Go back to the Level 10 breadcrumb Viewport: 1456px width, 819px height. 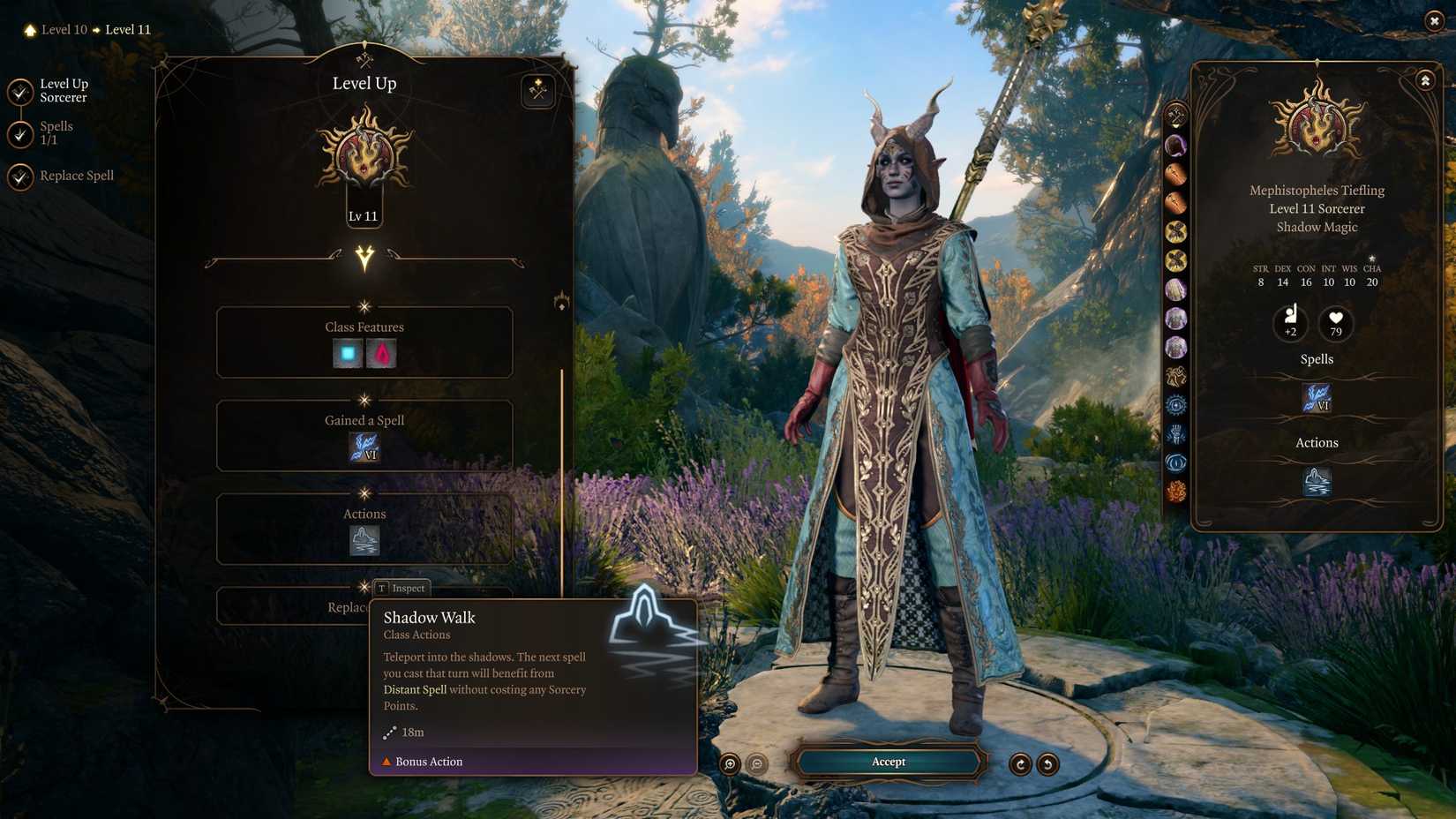click(62, 29)
